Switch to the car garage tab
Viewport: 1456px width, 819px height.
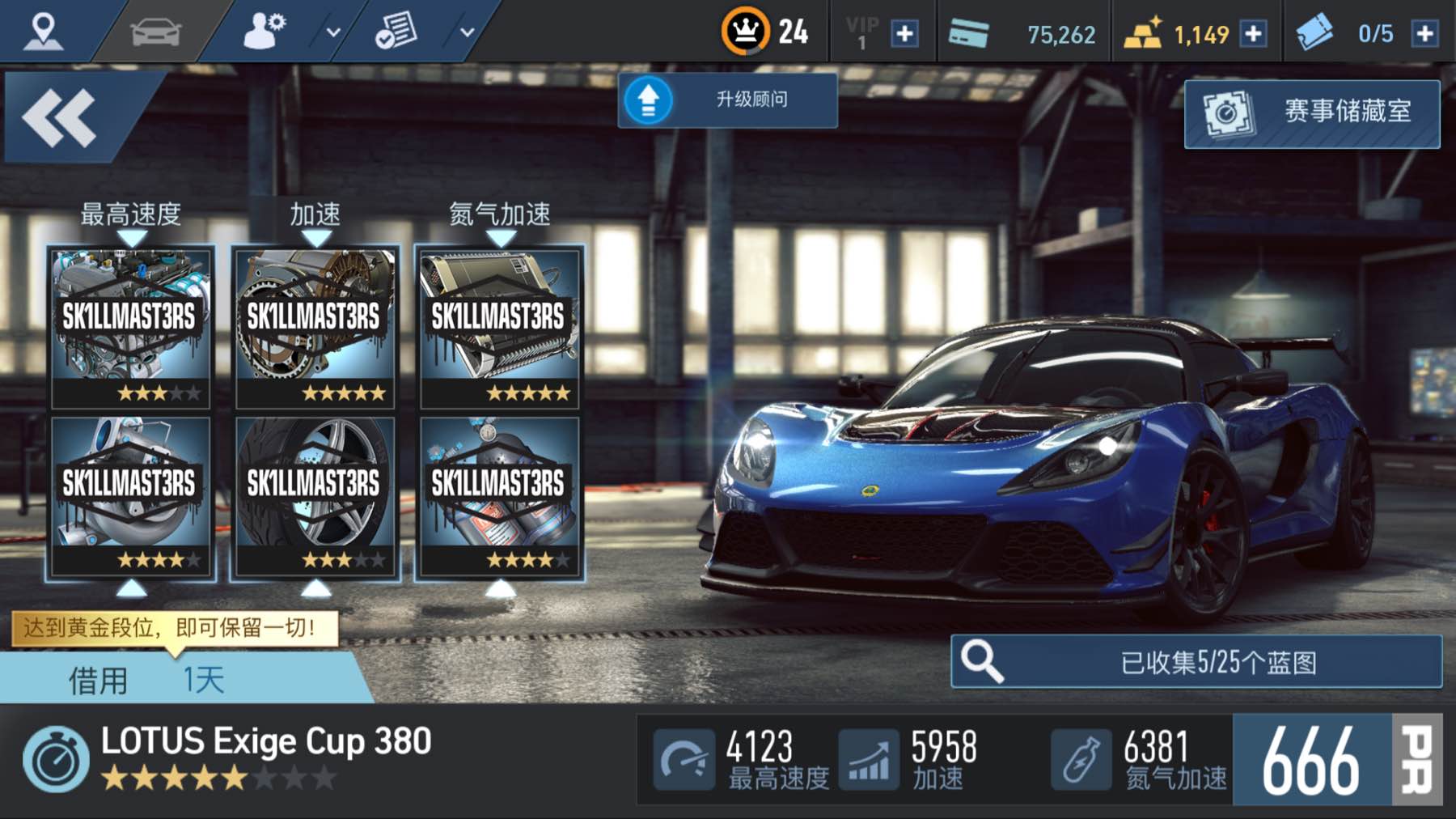click(155, 32)
